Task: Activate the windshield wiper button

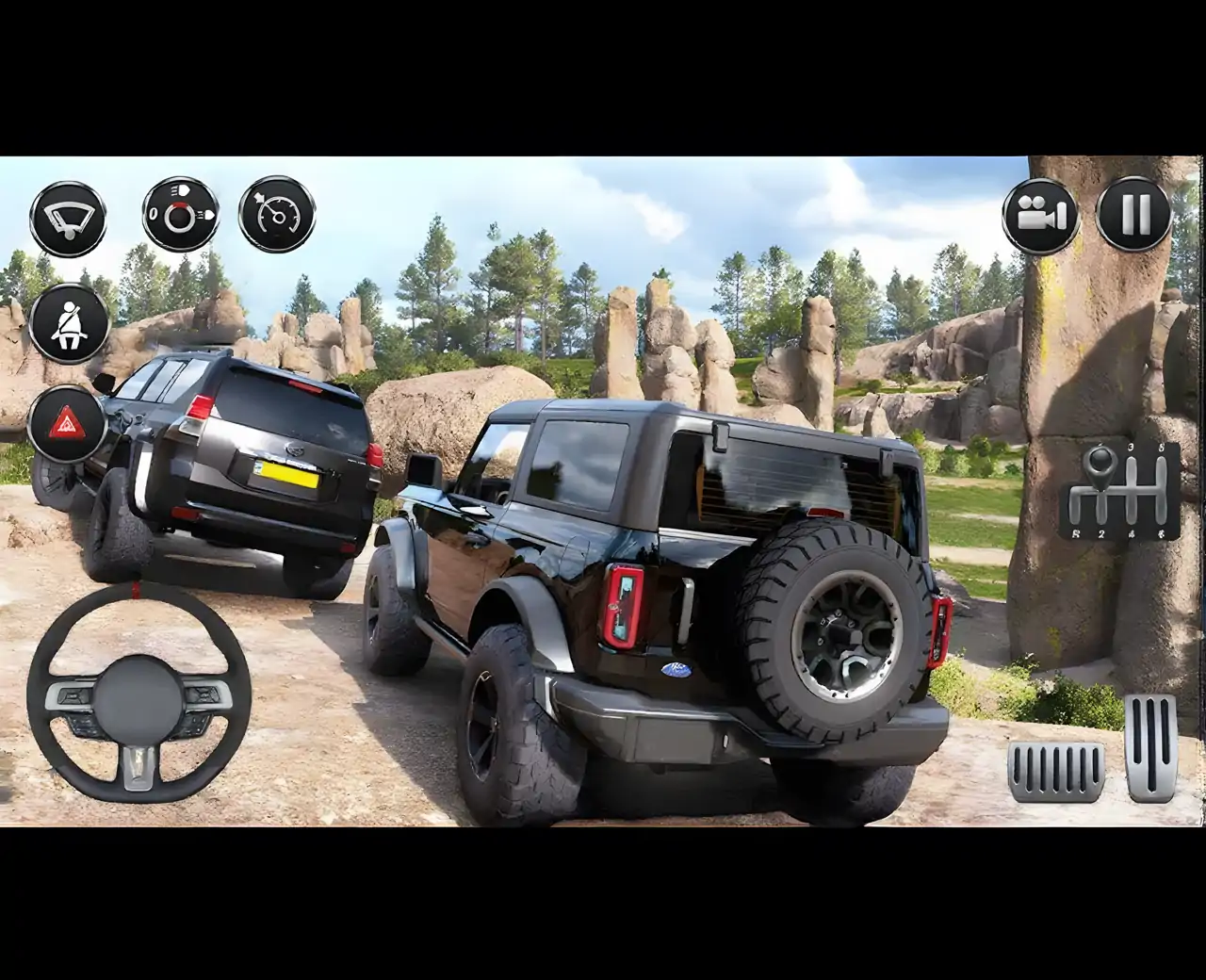Action: click(68, 218)
